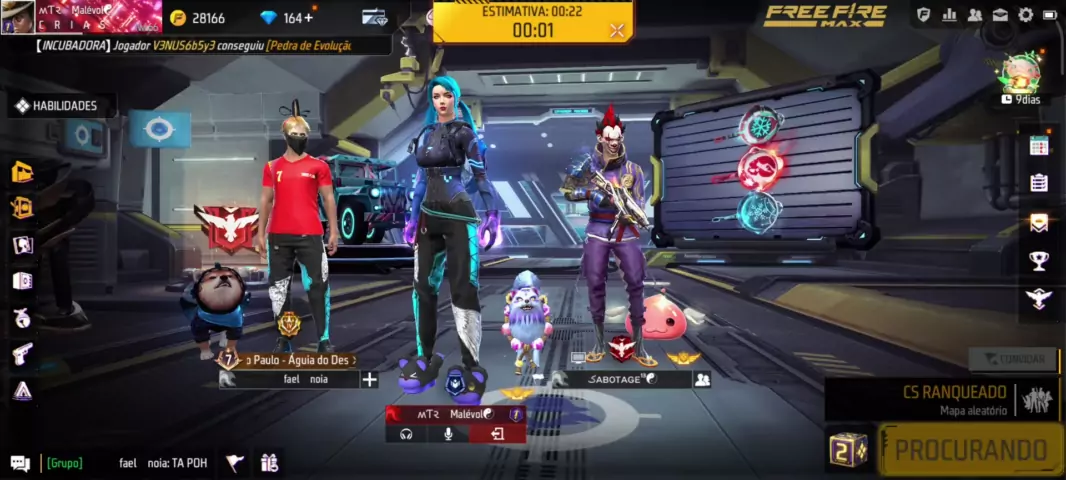The width and height of the screenshot is (1066, 480).
Task: Open the missions clipboard icon
Action: [1039, 183]
